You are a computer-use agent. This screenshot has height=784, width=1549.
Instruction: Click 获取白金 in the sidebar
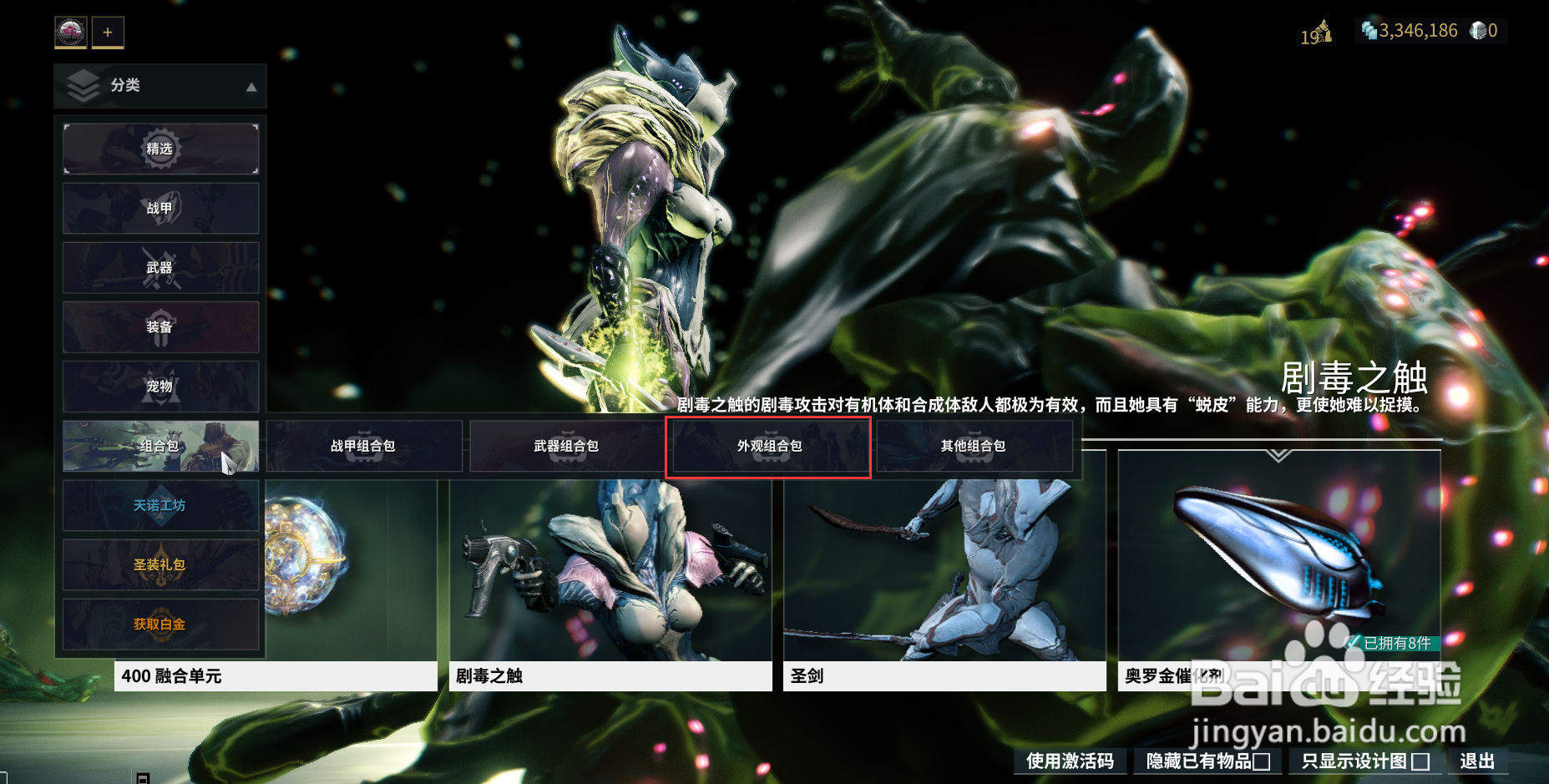pos(159,624)
